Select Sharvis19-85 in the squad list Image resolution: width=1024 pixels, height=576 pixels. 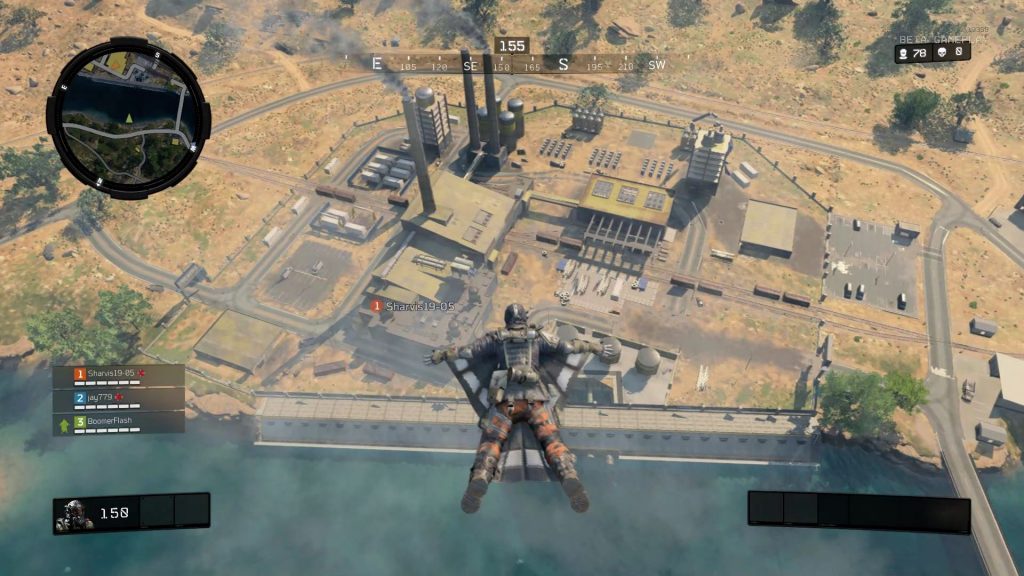(x=119, y=375)
